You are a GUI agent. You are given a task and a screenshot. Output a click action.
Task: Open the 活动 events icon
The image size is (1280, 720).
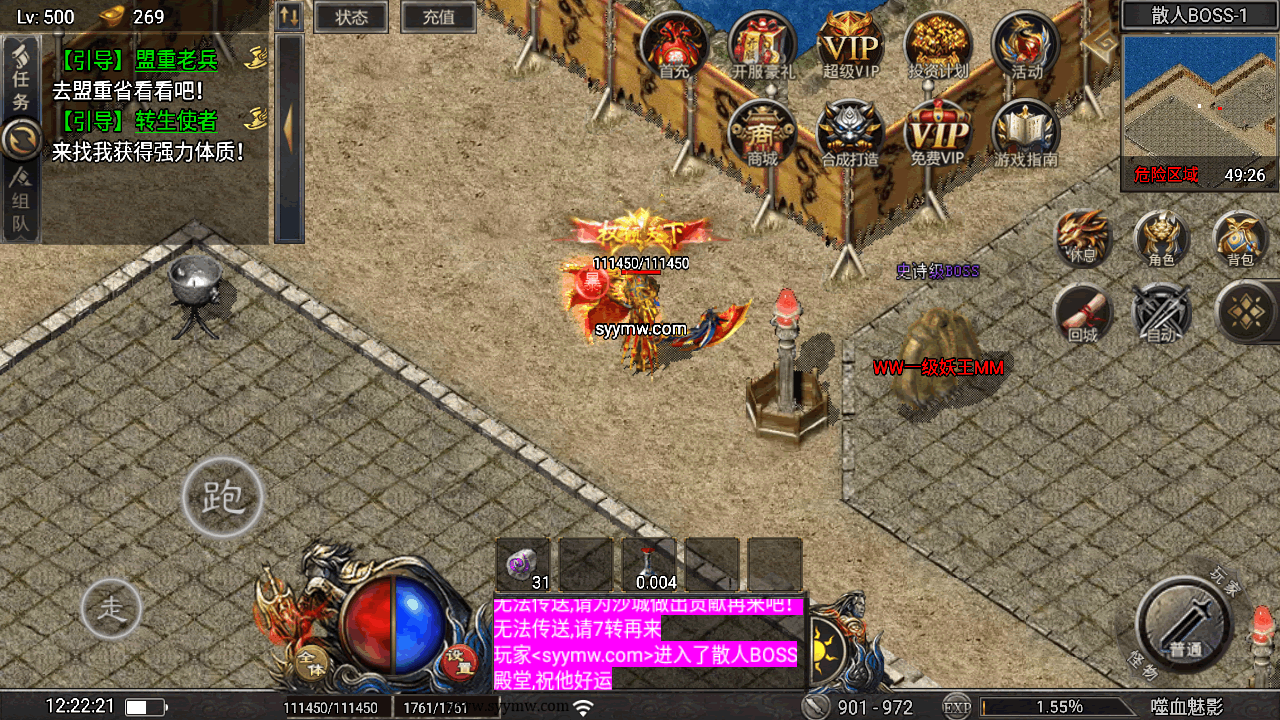(1026, 45)
